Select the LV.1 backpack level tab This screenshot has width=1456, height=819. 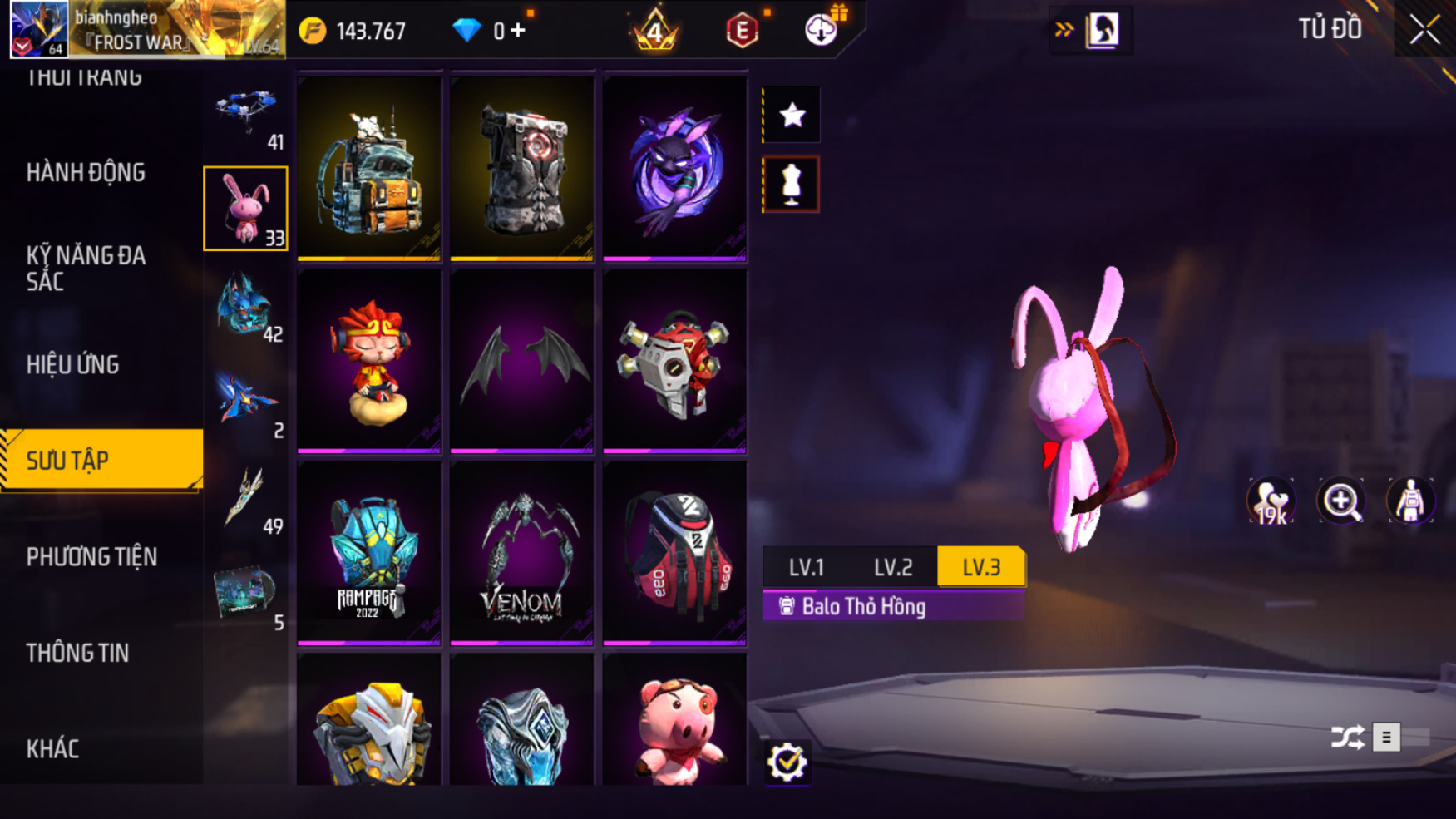[x=806, y=567]
